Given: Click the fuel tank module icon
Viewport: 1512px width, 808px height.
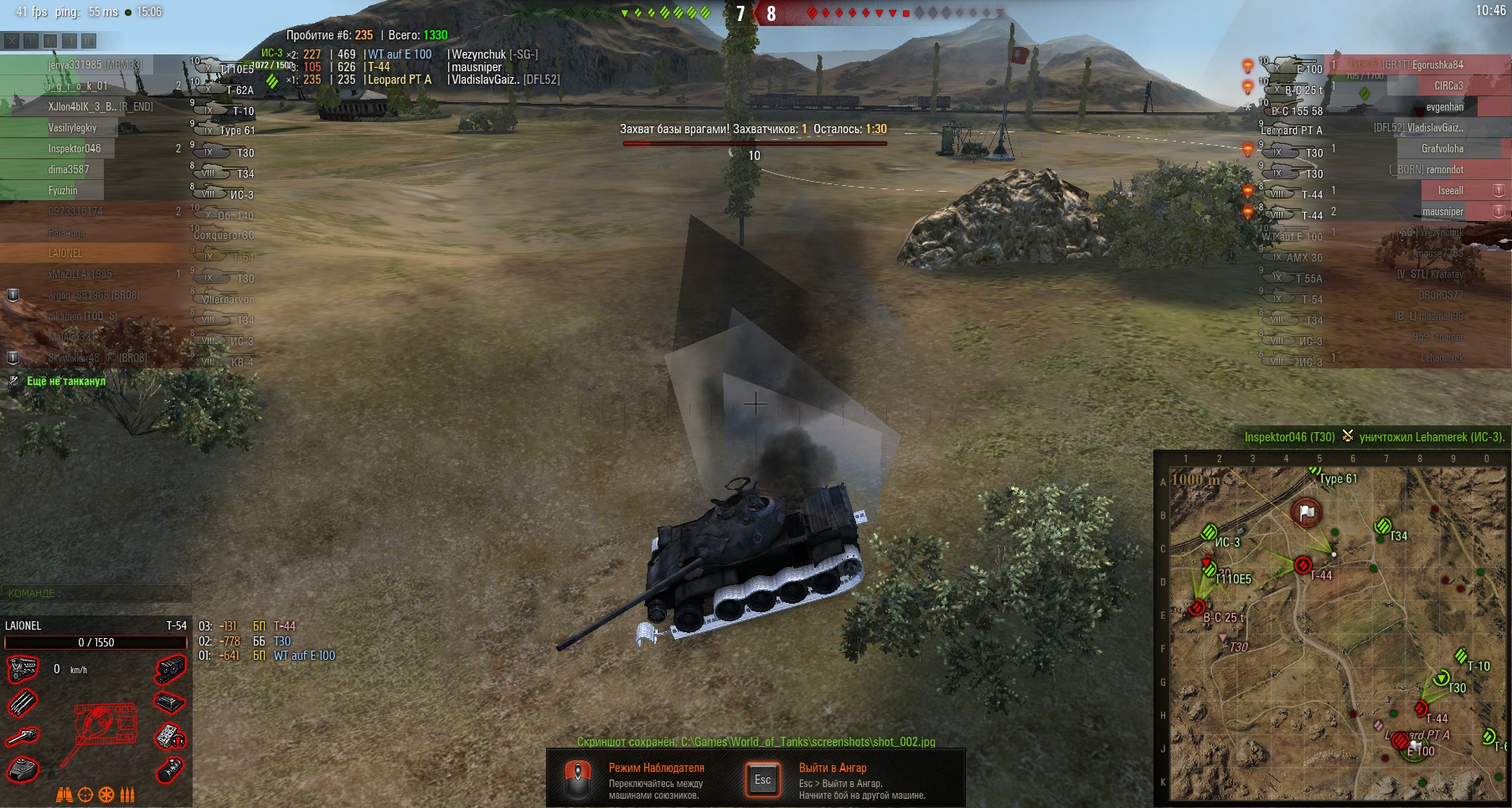Looking at the screenshot, I should click(170, 769).
